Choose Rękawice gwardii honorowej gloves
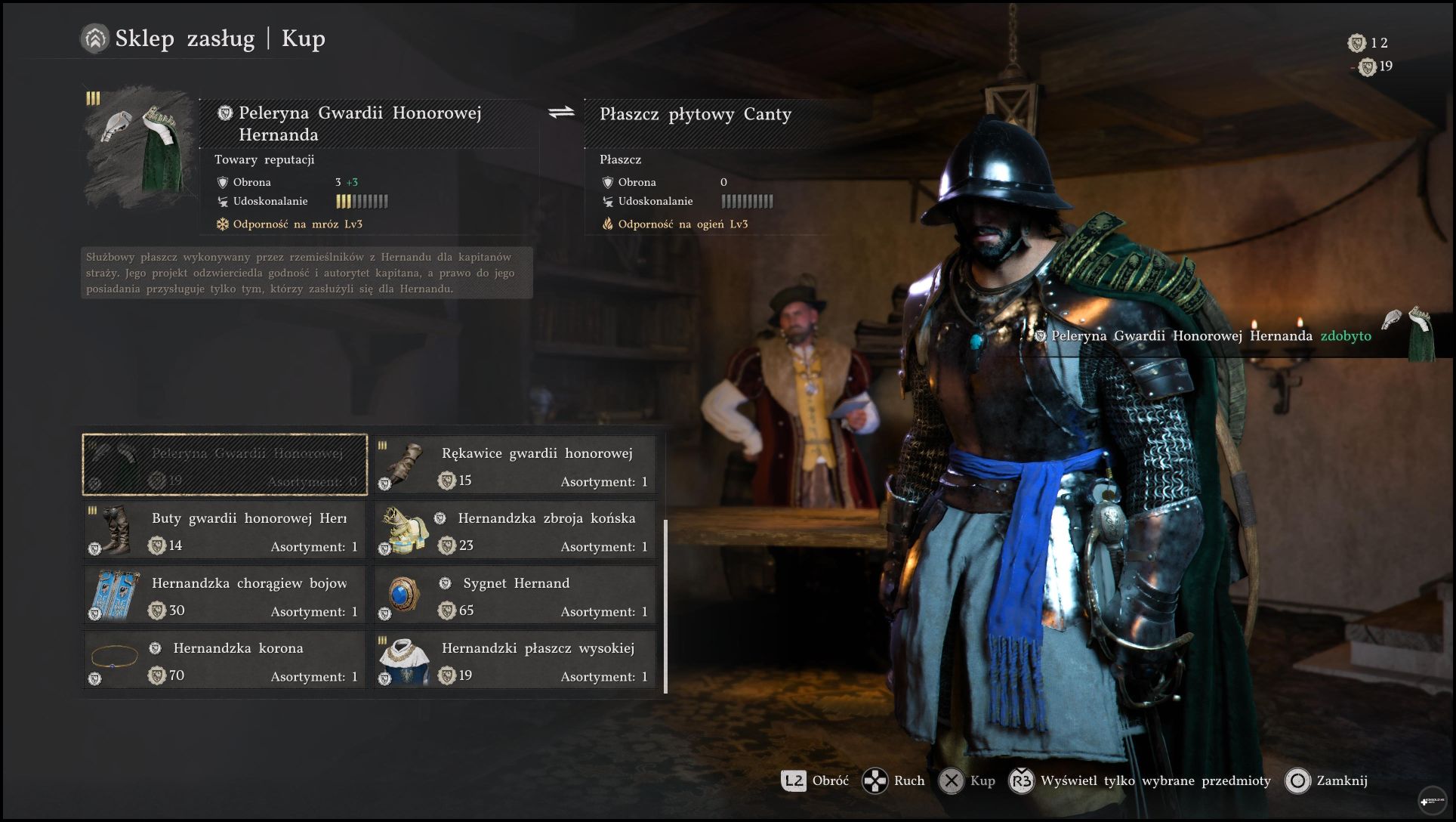 (515, 465)
